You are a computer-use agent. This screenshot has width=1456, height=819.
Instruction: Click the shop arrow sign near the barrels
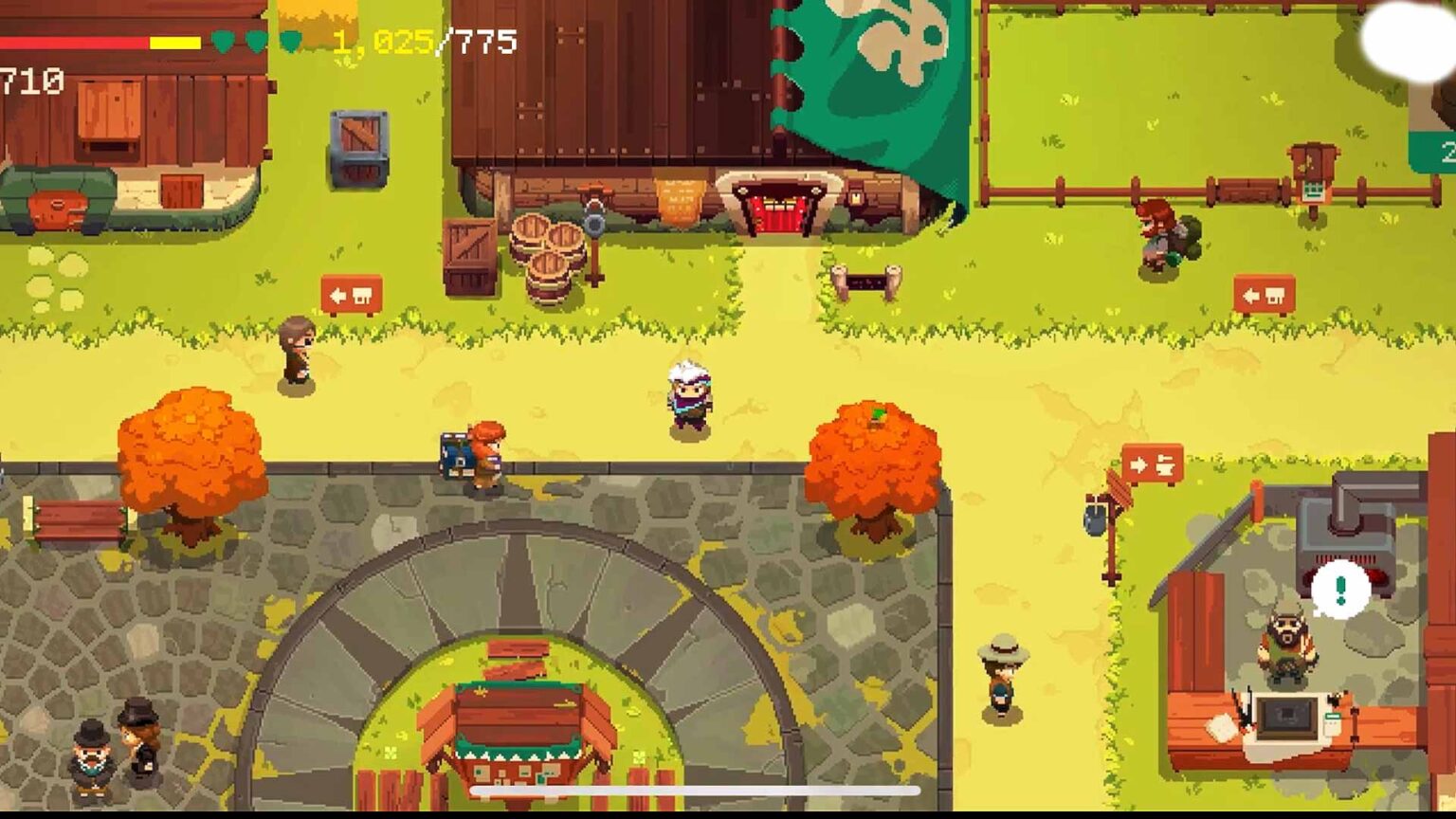tap(351, 294)
